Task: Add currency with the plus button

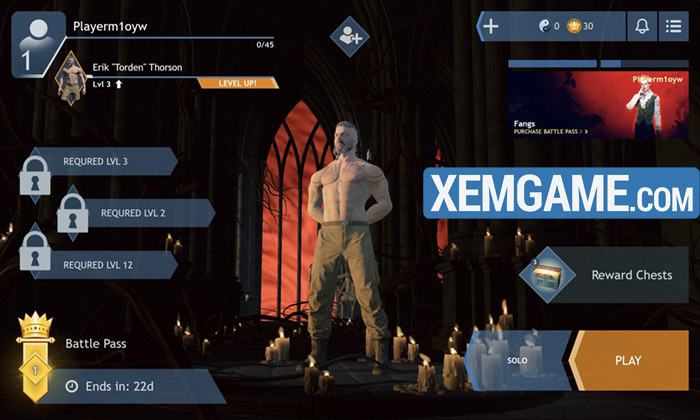Action: [490, 26]
